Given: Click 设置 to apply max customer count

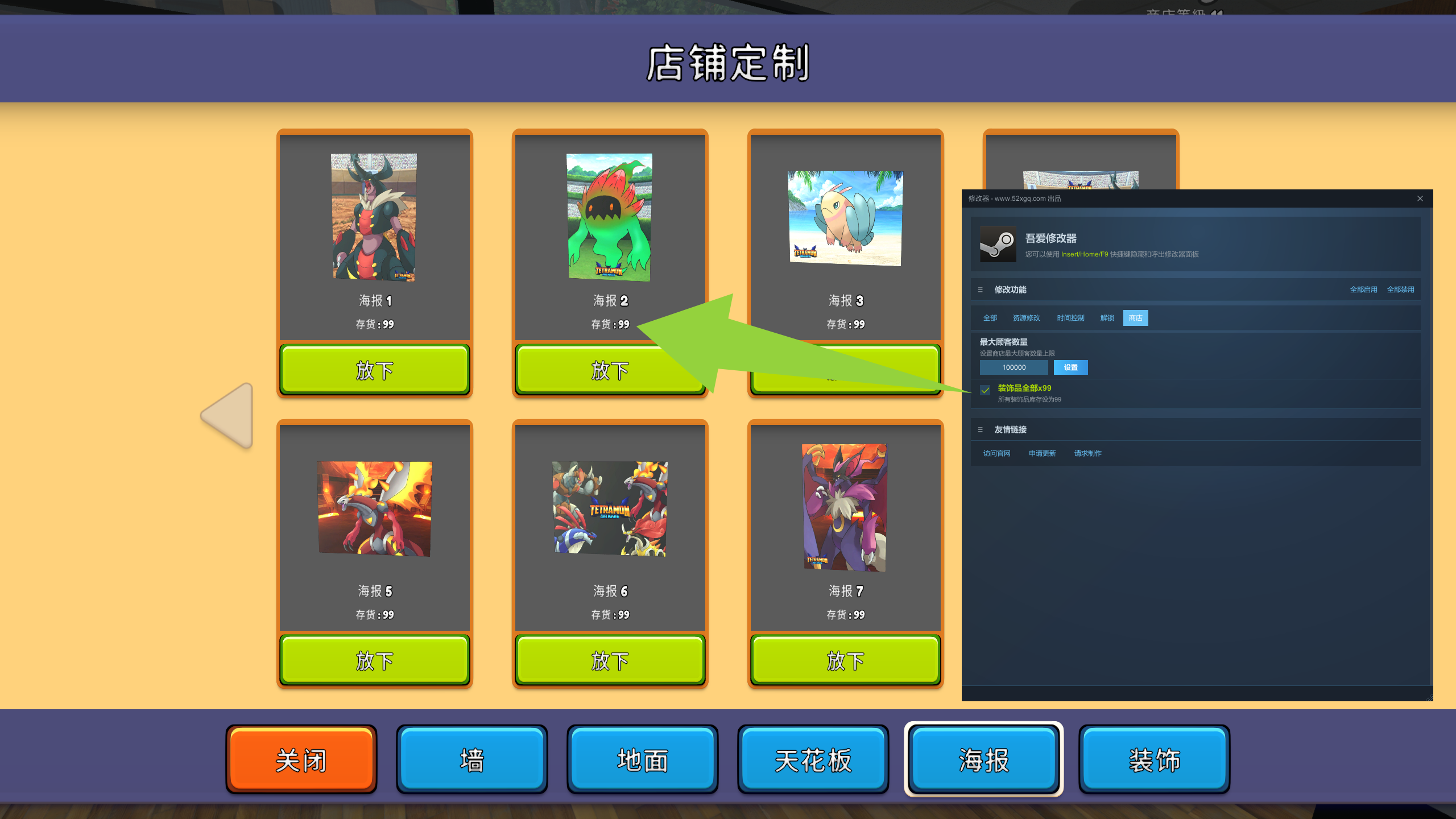Looking at the screenshot, I should 1070,367.
